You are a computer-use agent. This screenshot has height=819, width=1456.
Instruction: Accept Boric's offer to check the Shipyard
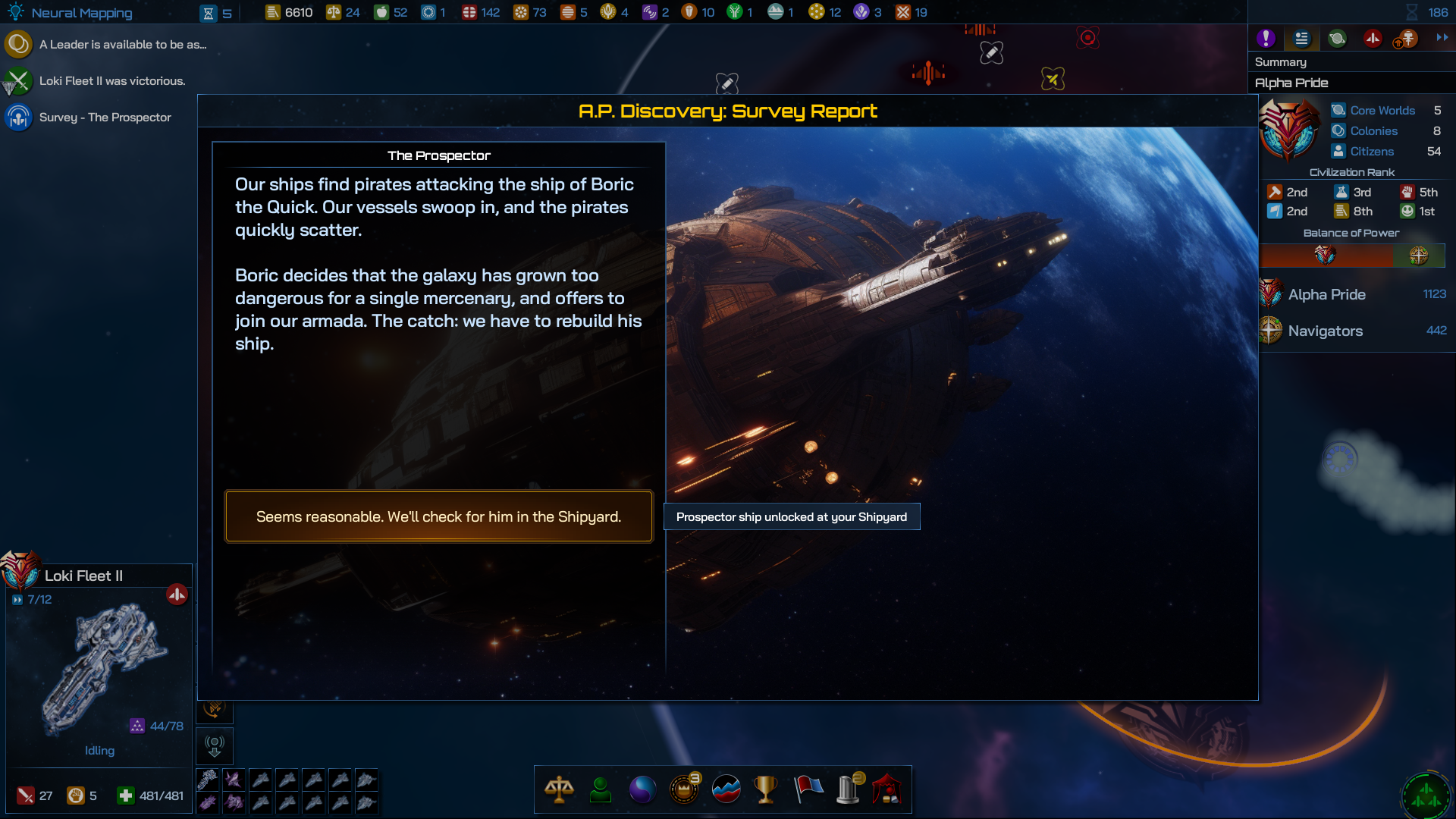coord(438,516)
